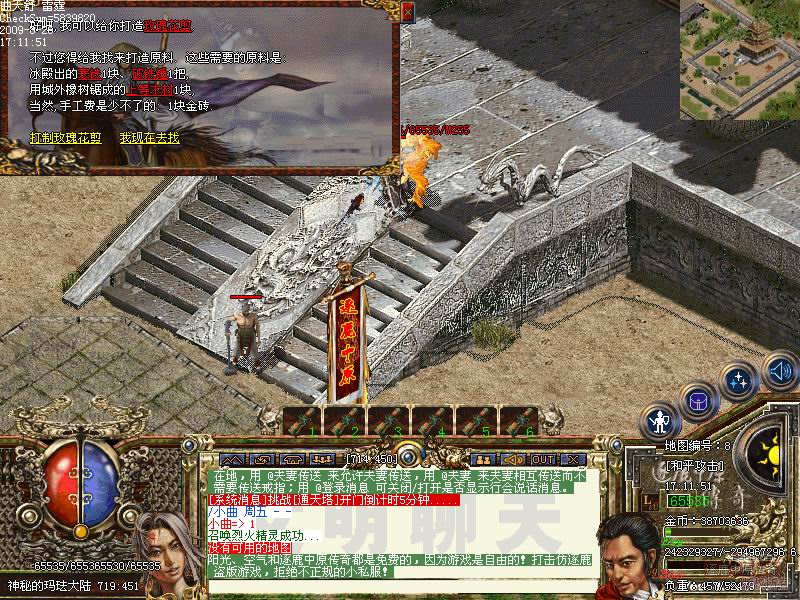Click the OUT button on chat bar
This screenshot has height=600, width=800.
click(x=542, y=460)
